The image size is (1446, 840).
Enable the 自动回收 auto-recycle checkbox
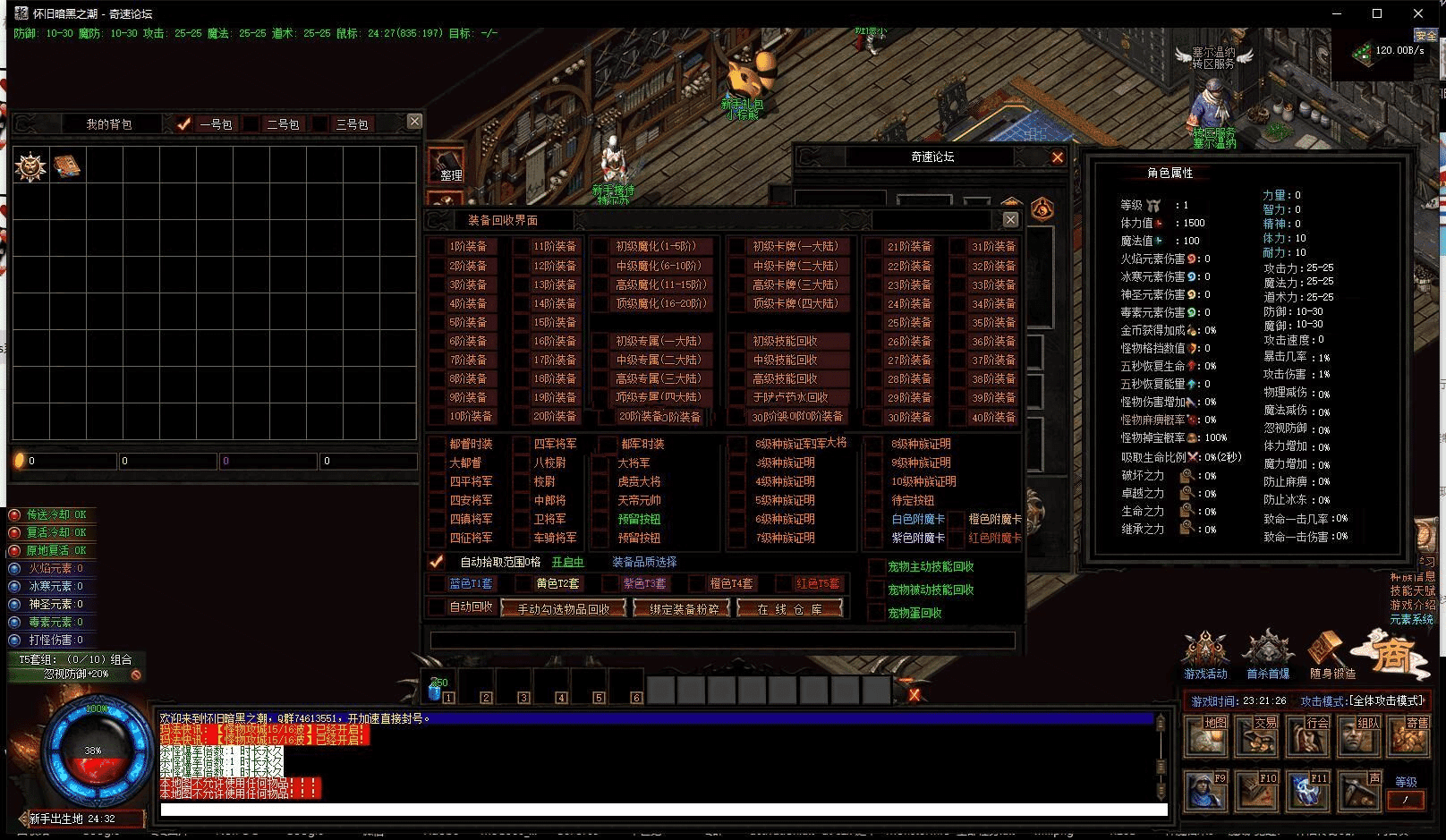click(438, 607)
